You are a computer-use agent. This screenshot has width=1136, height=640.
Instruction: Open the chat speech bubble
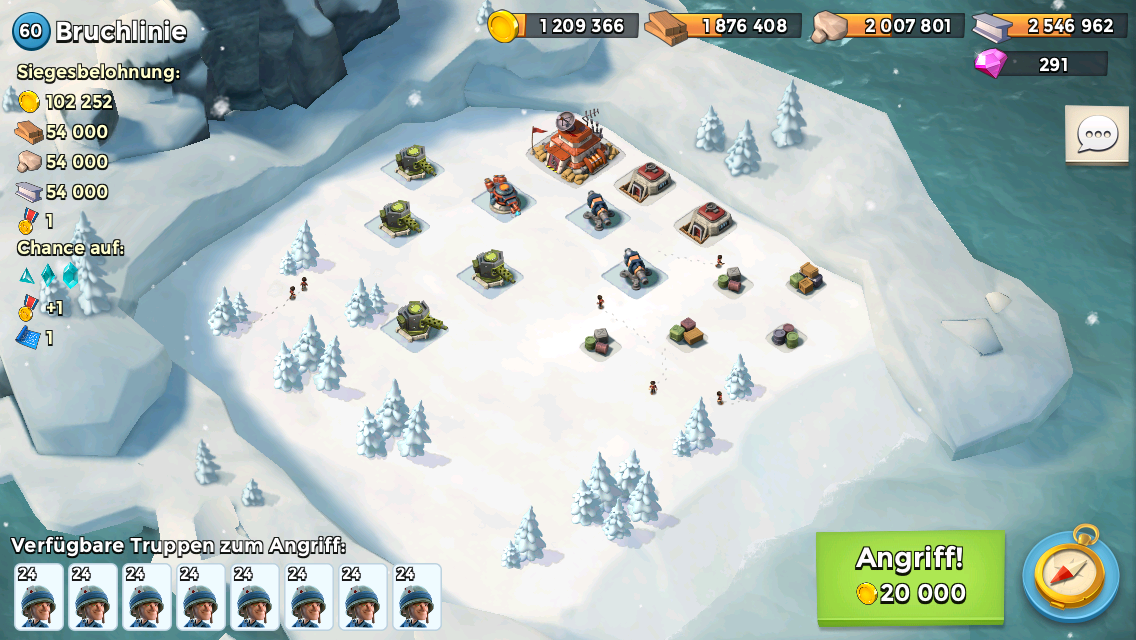pos(1096,134)
